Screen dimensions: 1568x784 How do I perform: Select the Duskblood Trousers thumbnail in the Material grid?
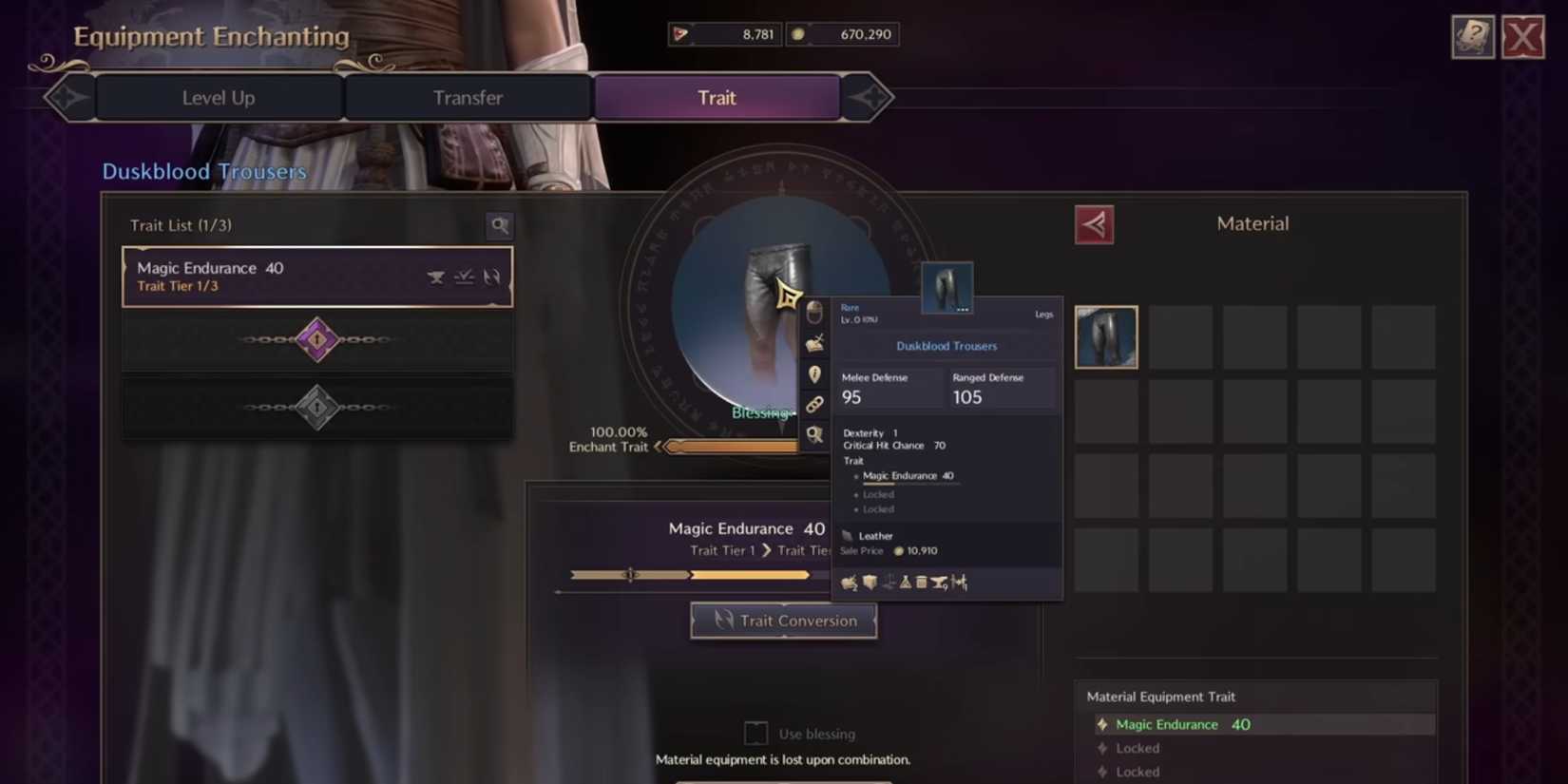coord(1105,336)
